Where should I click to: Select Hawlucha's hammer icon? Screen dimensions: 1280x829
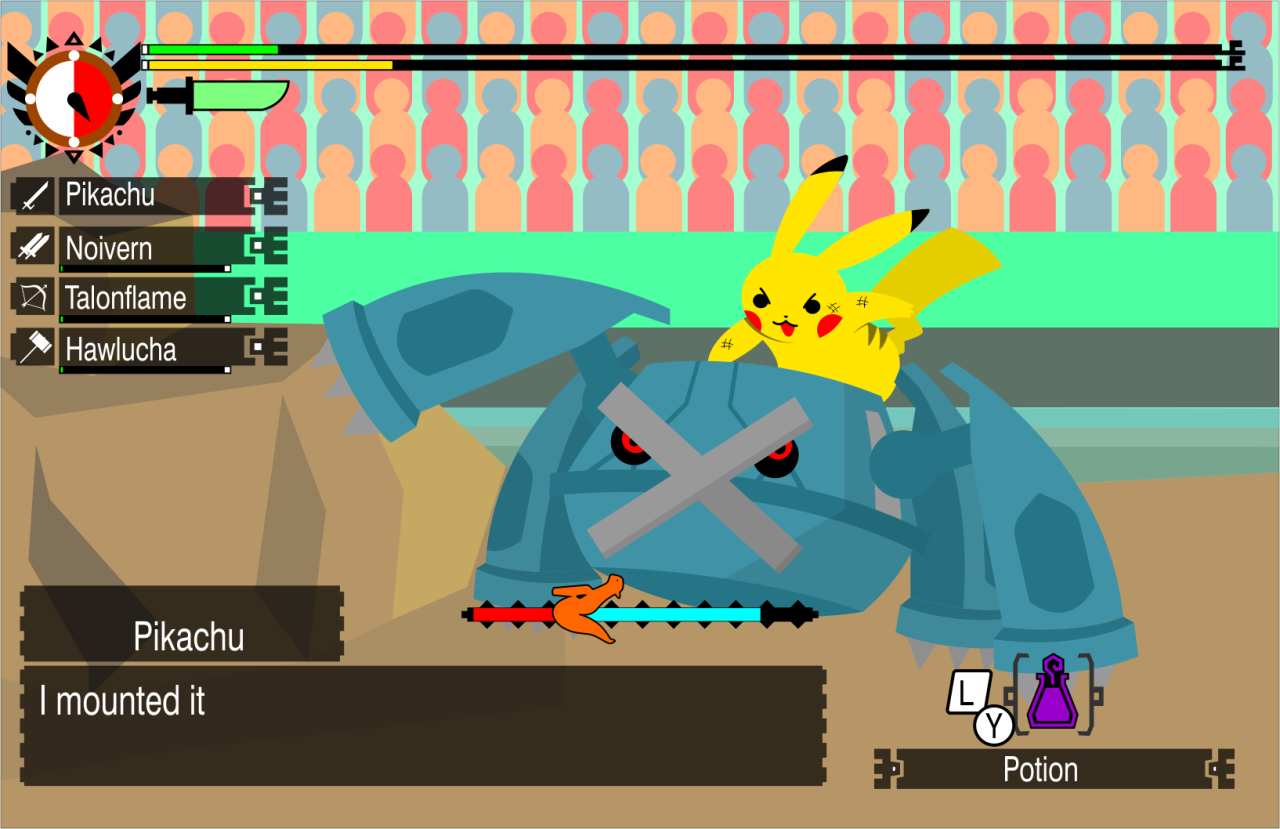pyautogui.click(x=33, y=349)
